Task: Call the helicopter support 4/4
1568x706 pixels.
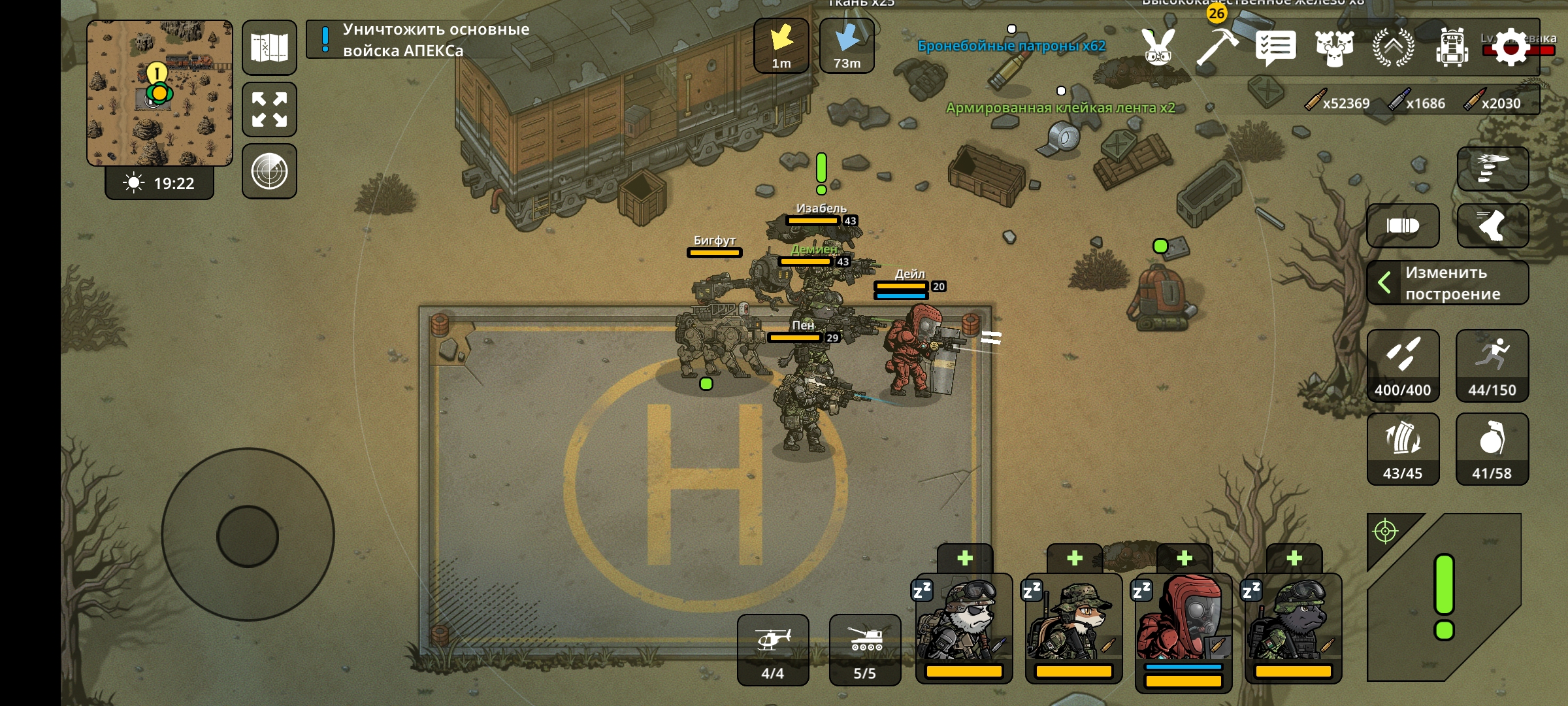Action: point(773,650)
